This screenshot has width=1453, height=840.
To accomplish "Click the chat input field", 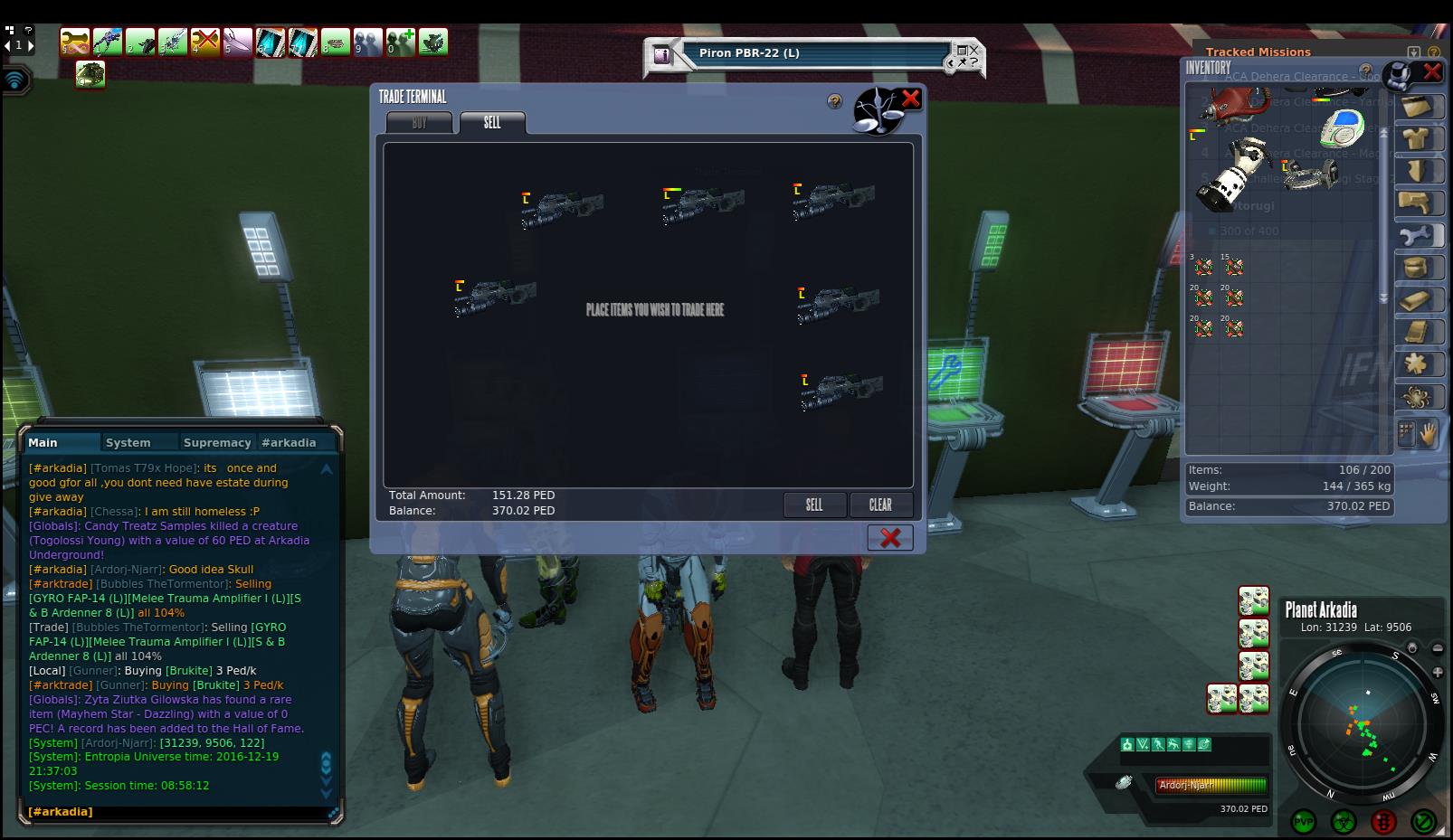I will pos(176,812).
